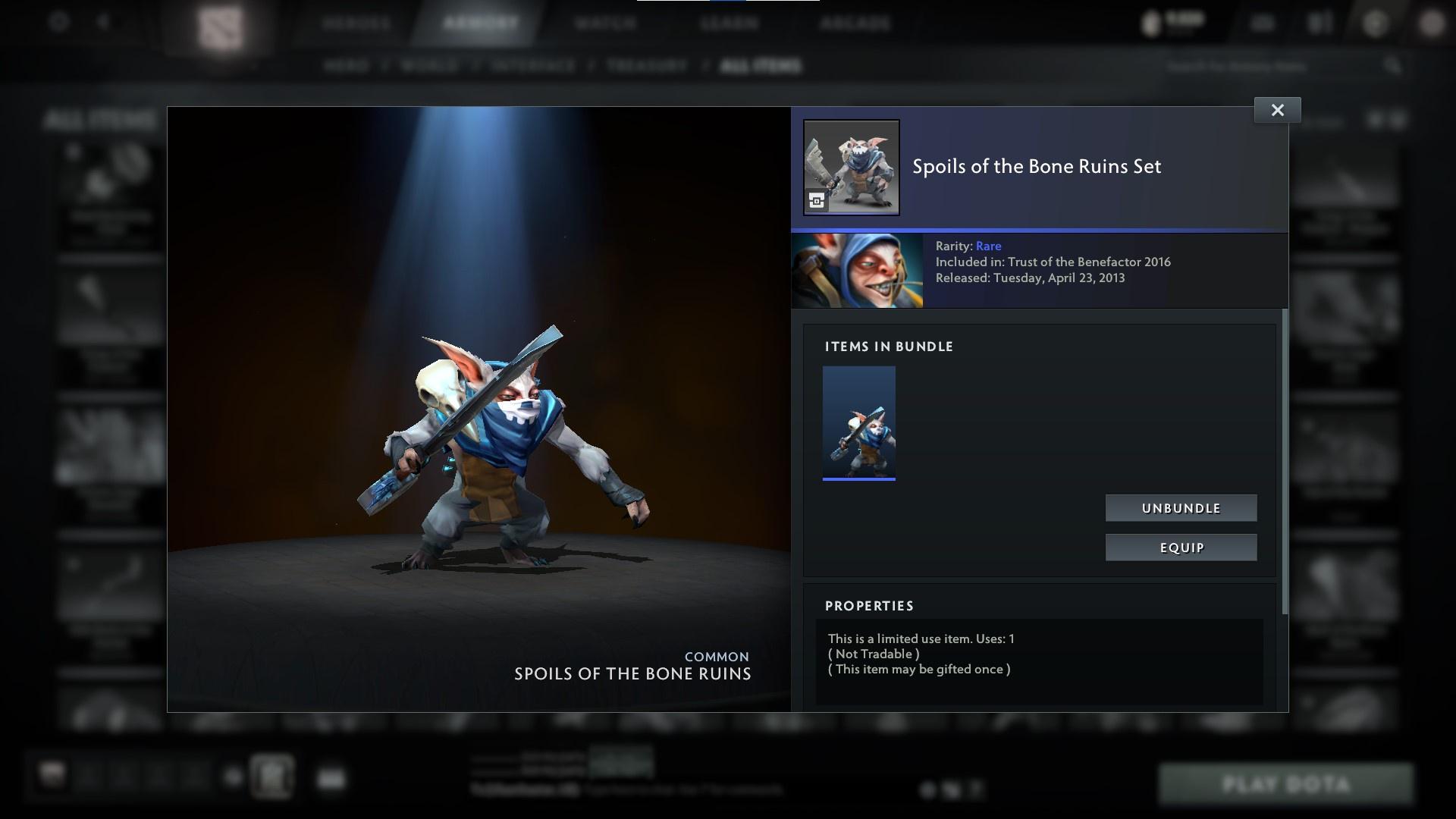The image size is (1456, 819).
Task: Open the Arcade section
Action: 856,23
